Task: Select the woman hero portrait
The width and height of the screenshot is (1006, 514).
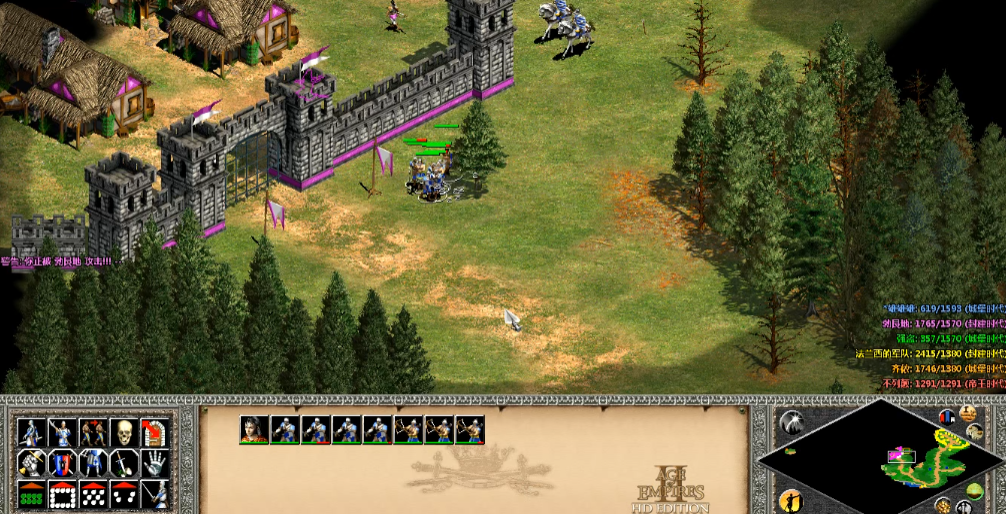Action: coord(254,429)
